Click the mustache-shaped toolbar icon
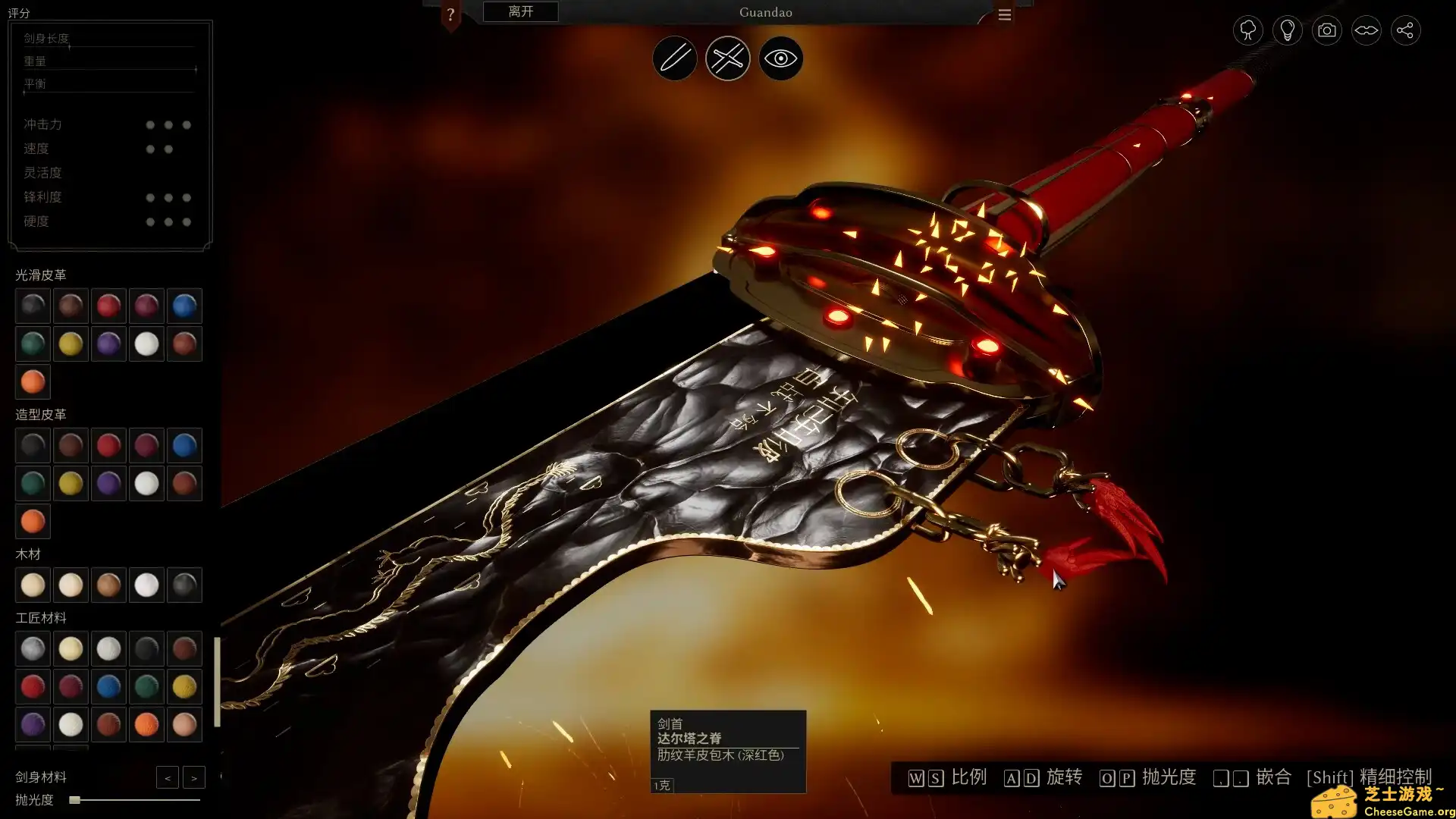Viewport: 1456px width, 819px height. click(x=1366, y=30)
